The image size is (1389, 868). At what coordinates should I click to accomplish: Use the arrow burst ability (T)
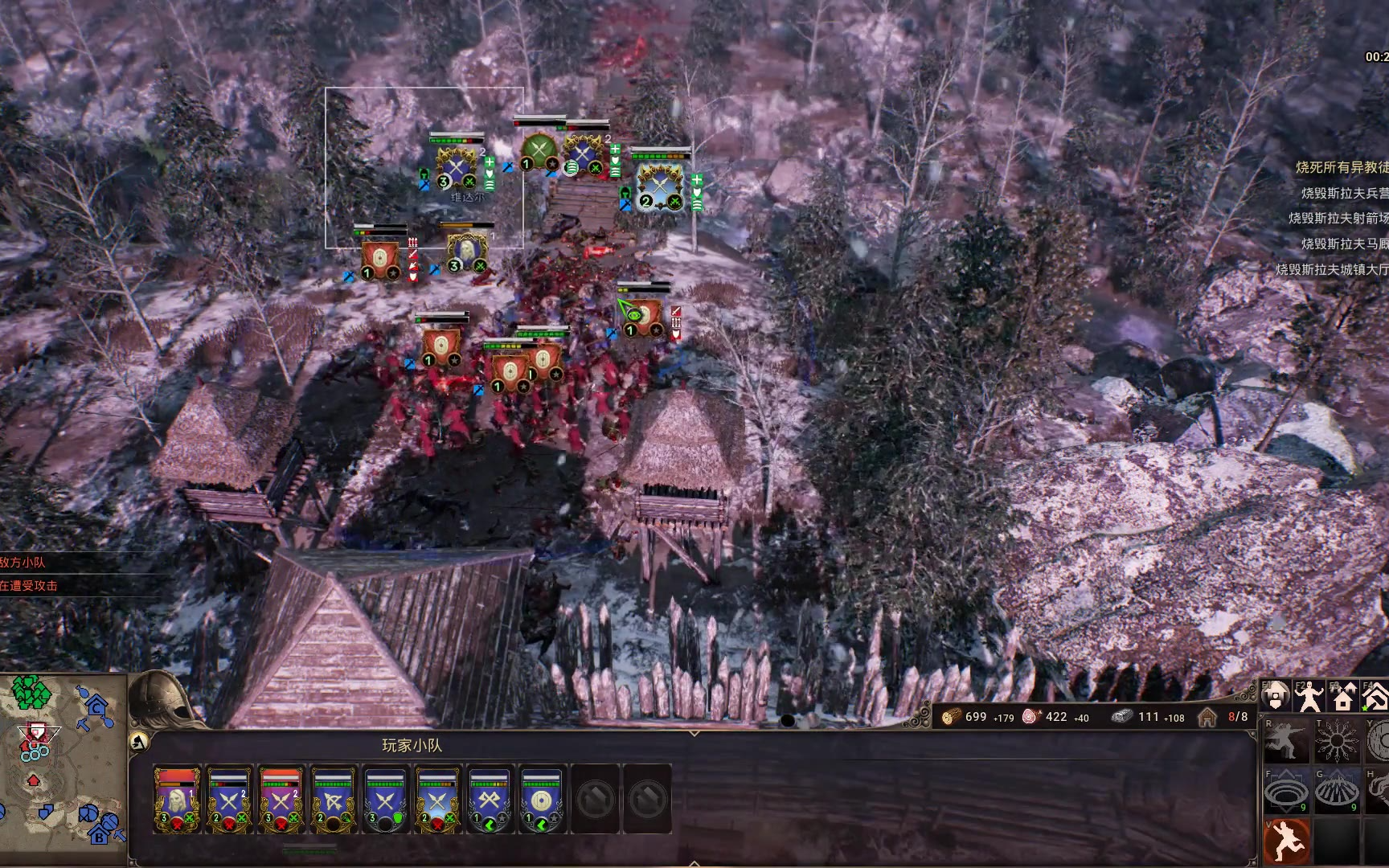[1335, 741]
